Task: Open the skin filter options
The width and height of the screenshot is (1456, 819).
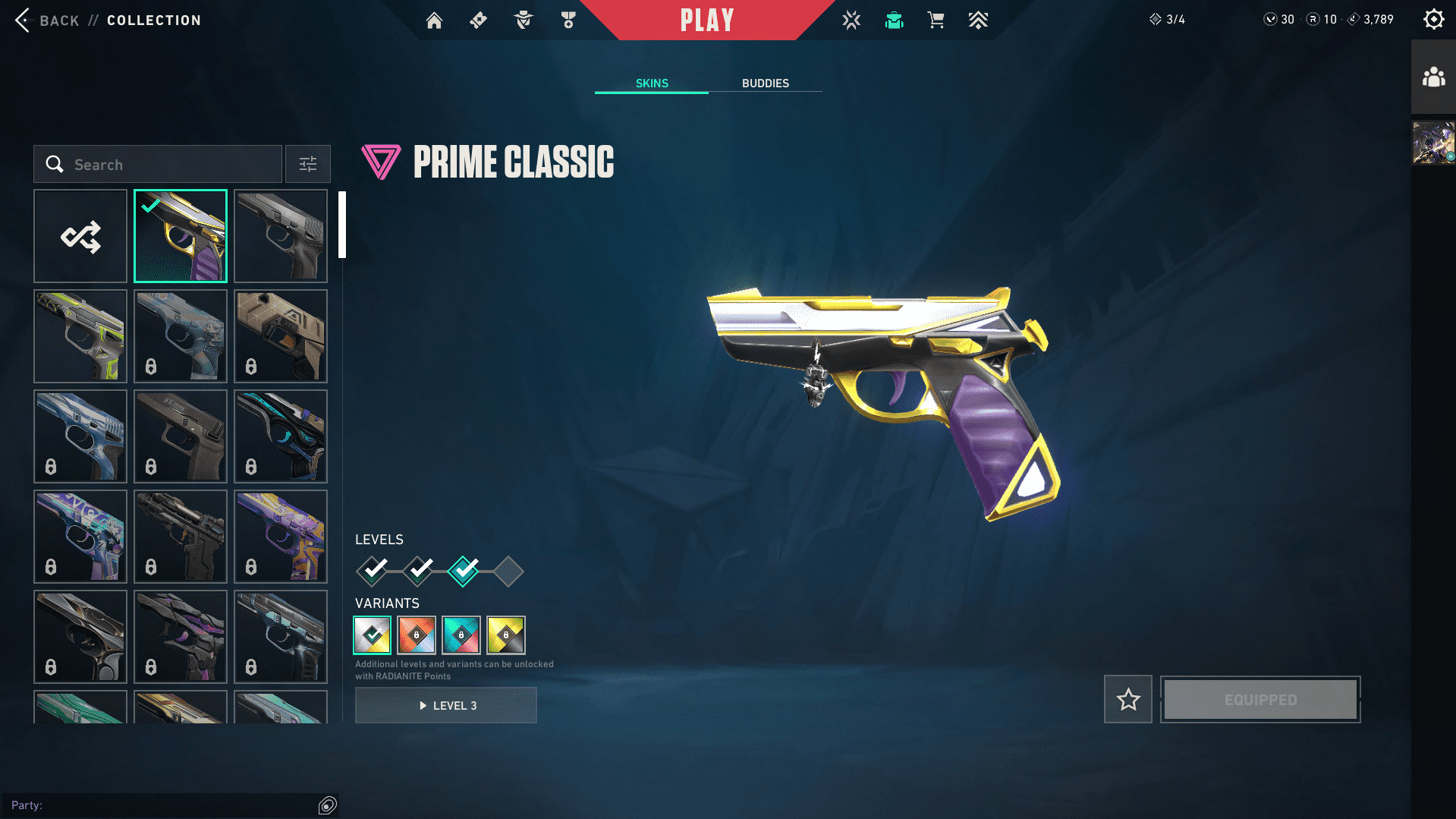Action: point(307,165)
